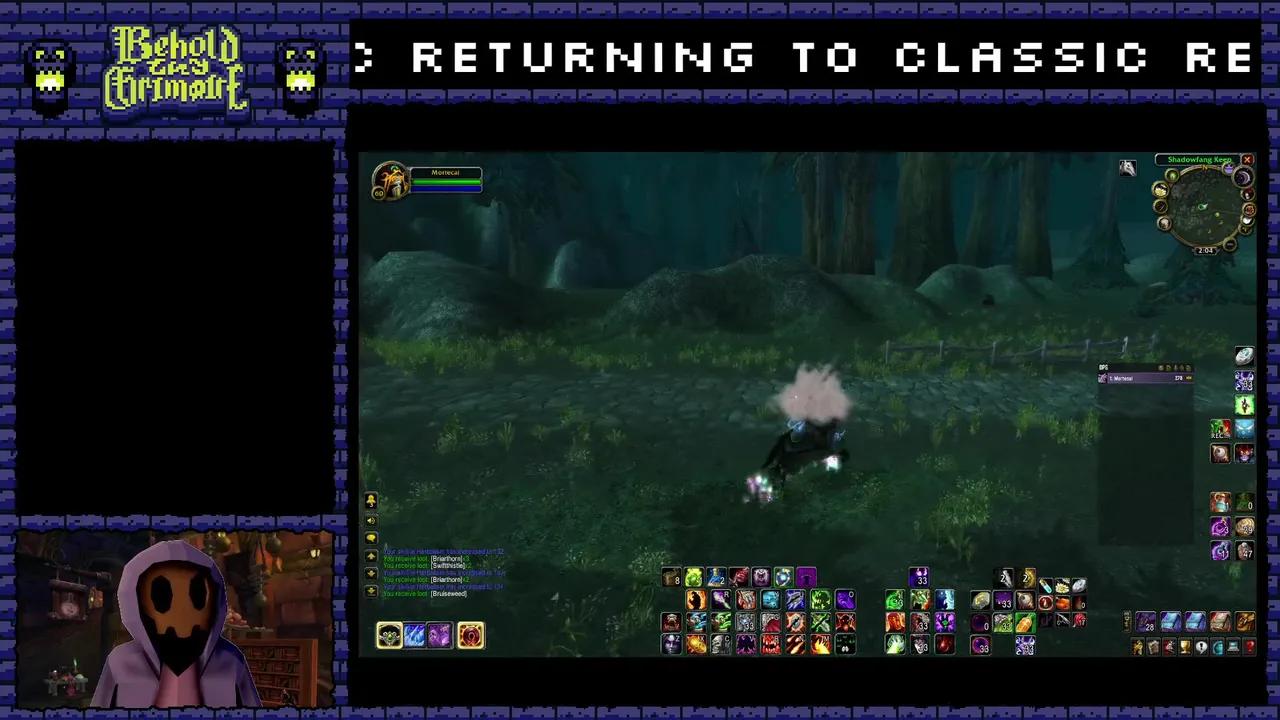
Task: Click the minimap clock showing 2:04
Action: click(1206, 251)
